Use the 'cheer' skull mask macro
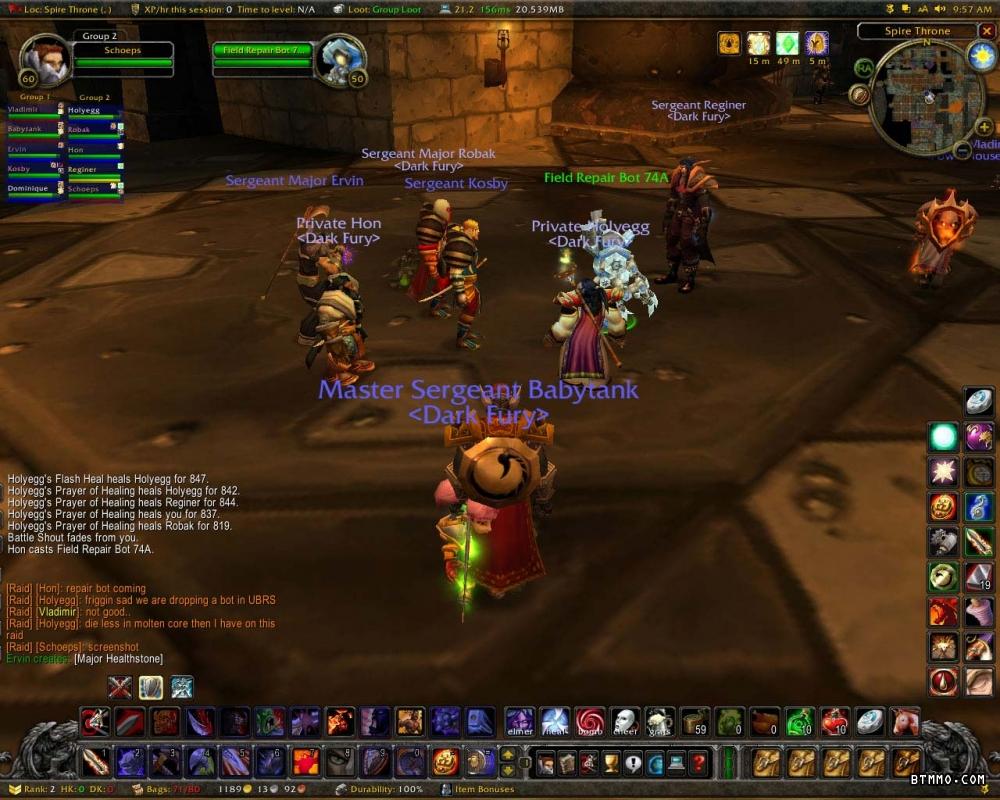This screenshot has height=800, width=1000. click(625, 721)
